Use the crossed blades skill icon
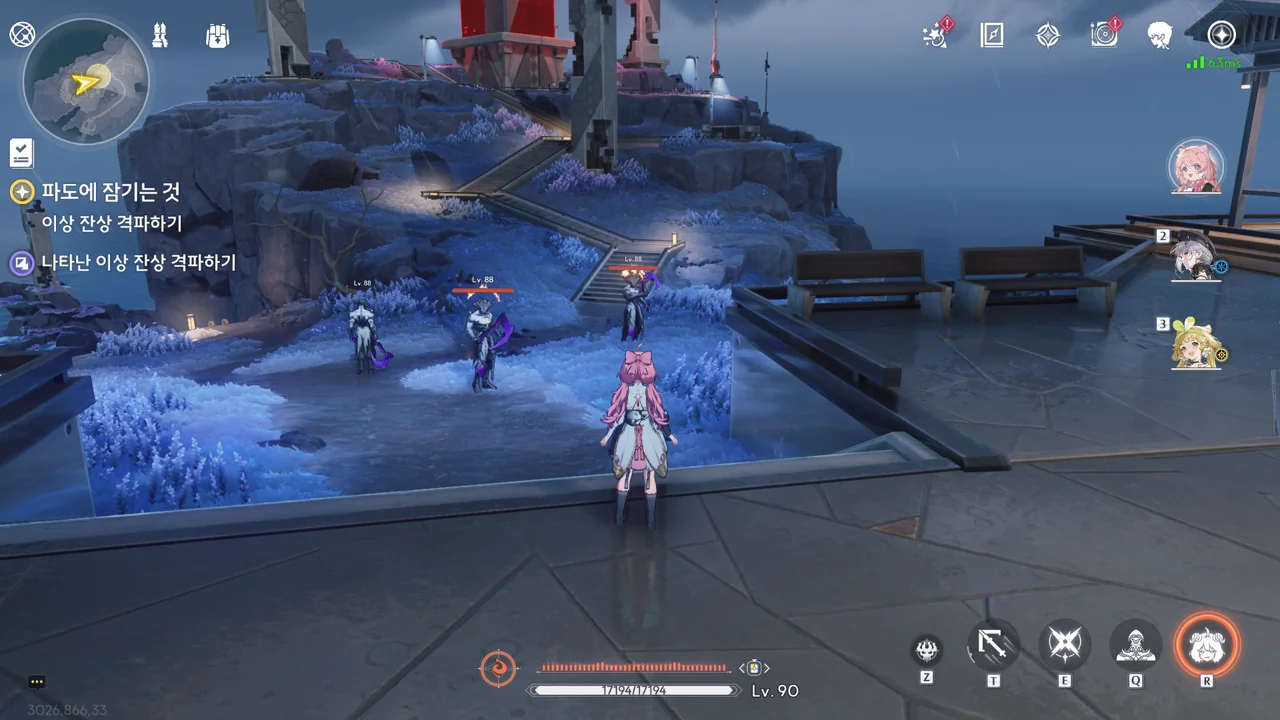Viewport: 1280px width, 720px height. pos(1064,645)
